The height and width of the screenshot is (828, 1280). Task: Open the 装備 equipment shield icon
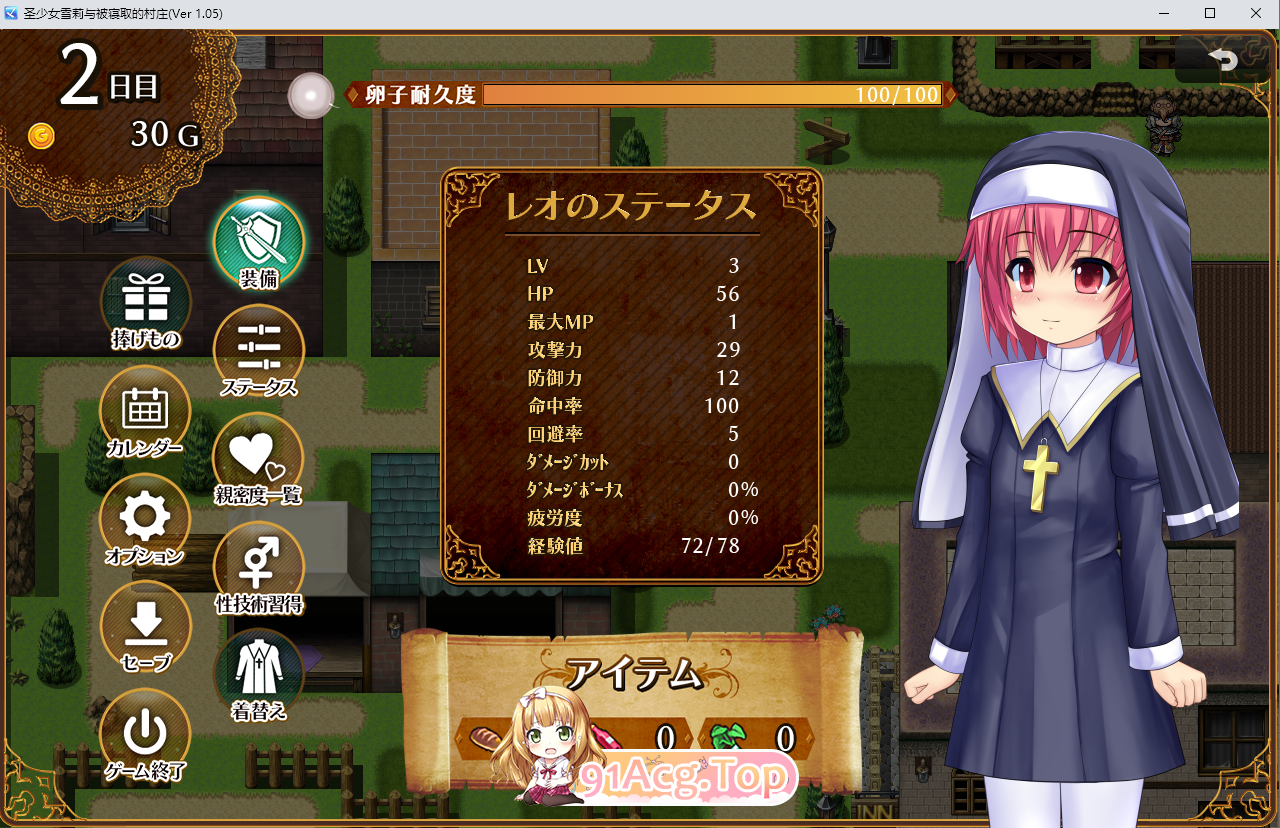pyautogui.click(x=258, y=240)
